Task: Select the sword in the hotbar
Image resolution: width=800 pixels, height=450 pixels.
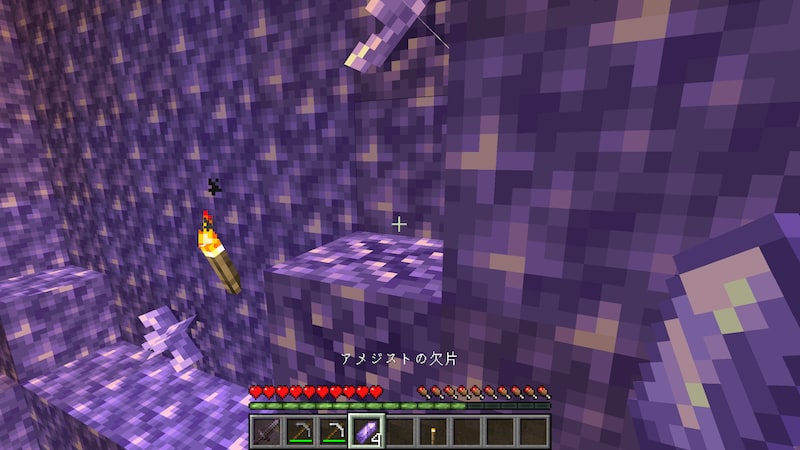Action: (x=267, y=431)
